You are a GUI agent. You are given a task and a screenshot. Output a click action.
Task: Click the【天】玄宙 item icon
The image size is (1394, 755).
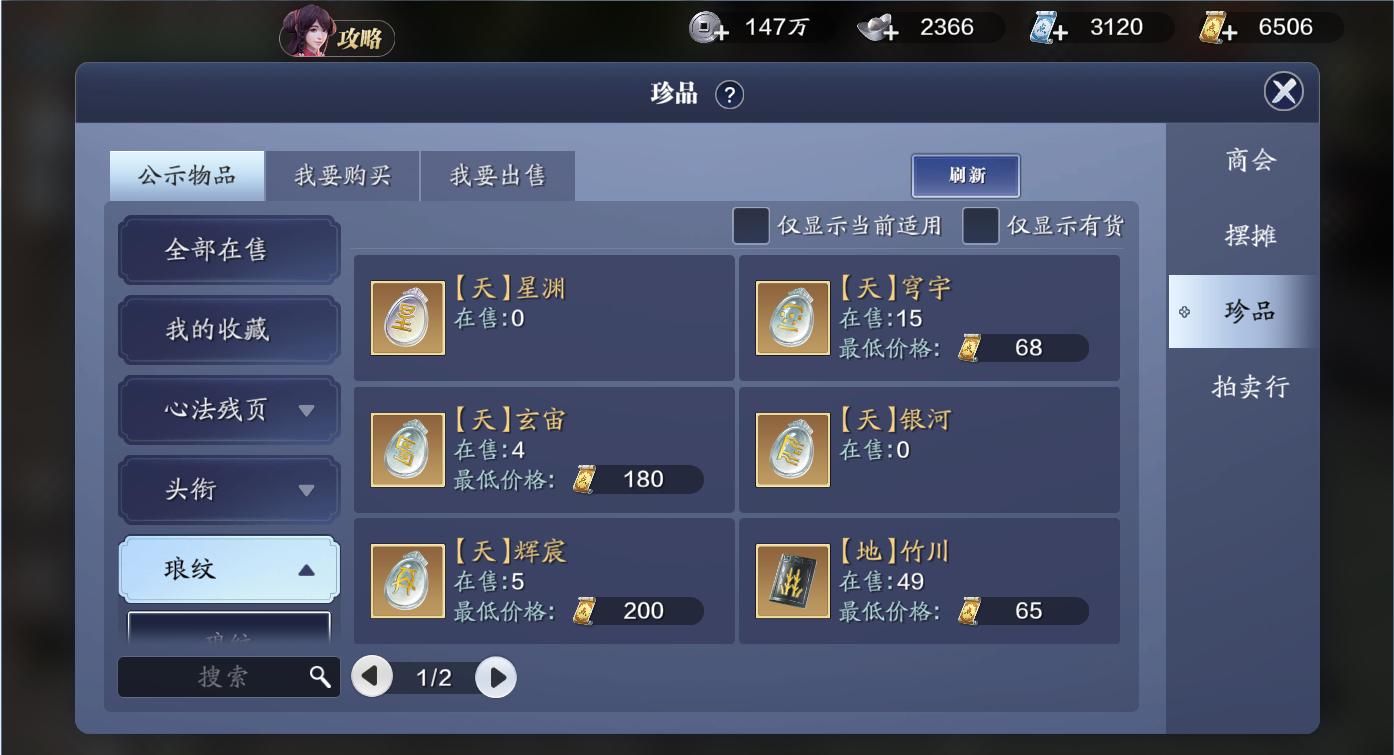pyautogui.click(x=406, y=449)
